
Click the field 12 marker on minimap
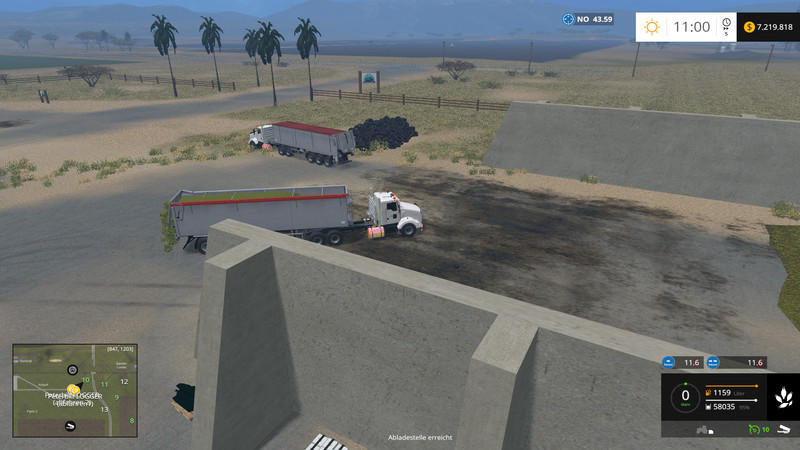(x=125, y=382)
